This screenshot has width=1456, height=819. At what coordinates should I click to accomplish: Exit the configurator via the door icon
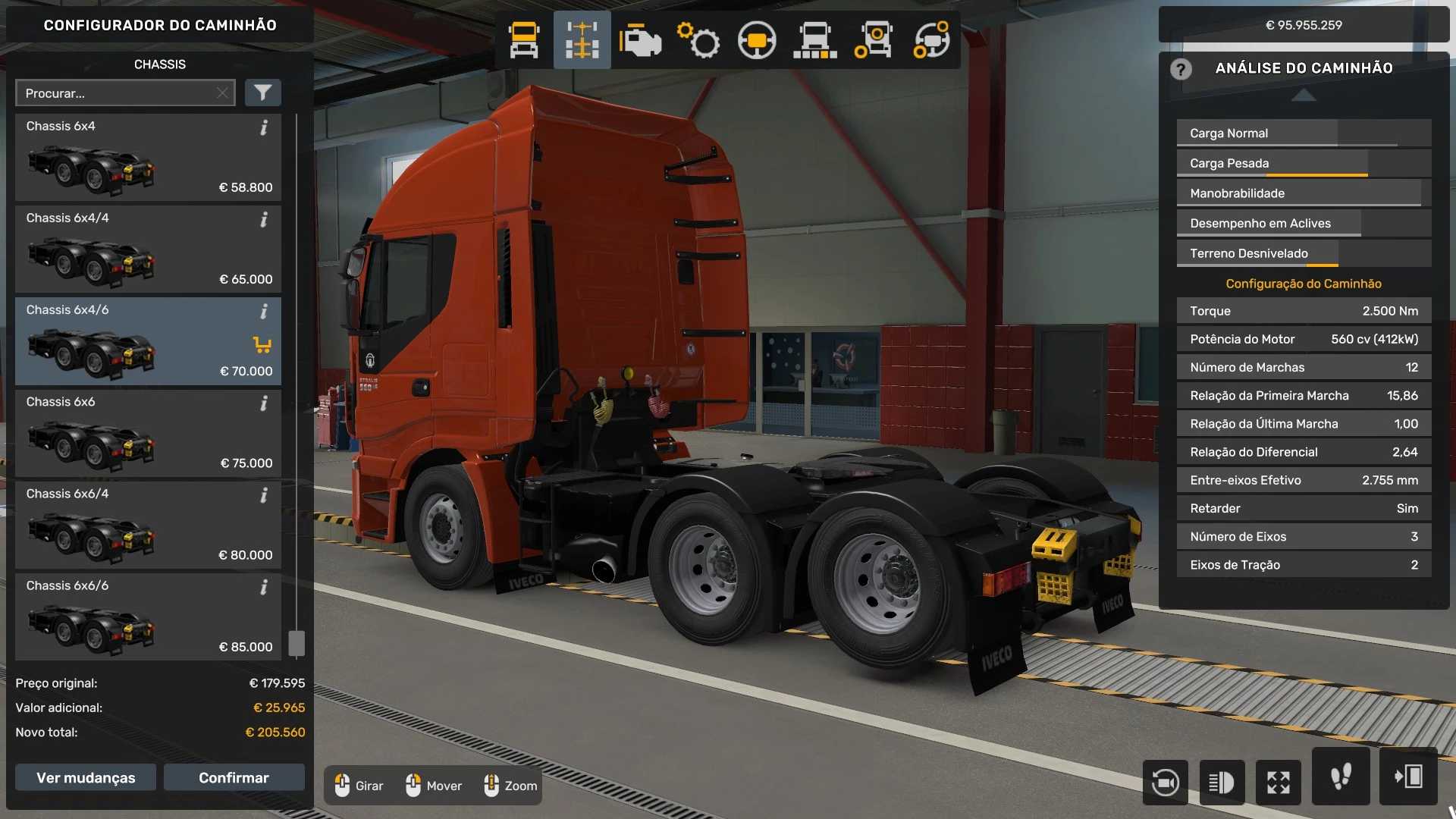(x=1408, y=777)
